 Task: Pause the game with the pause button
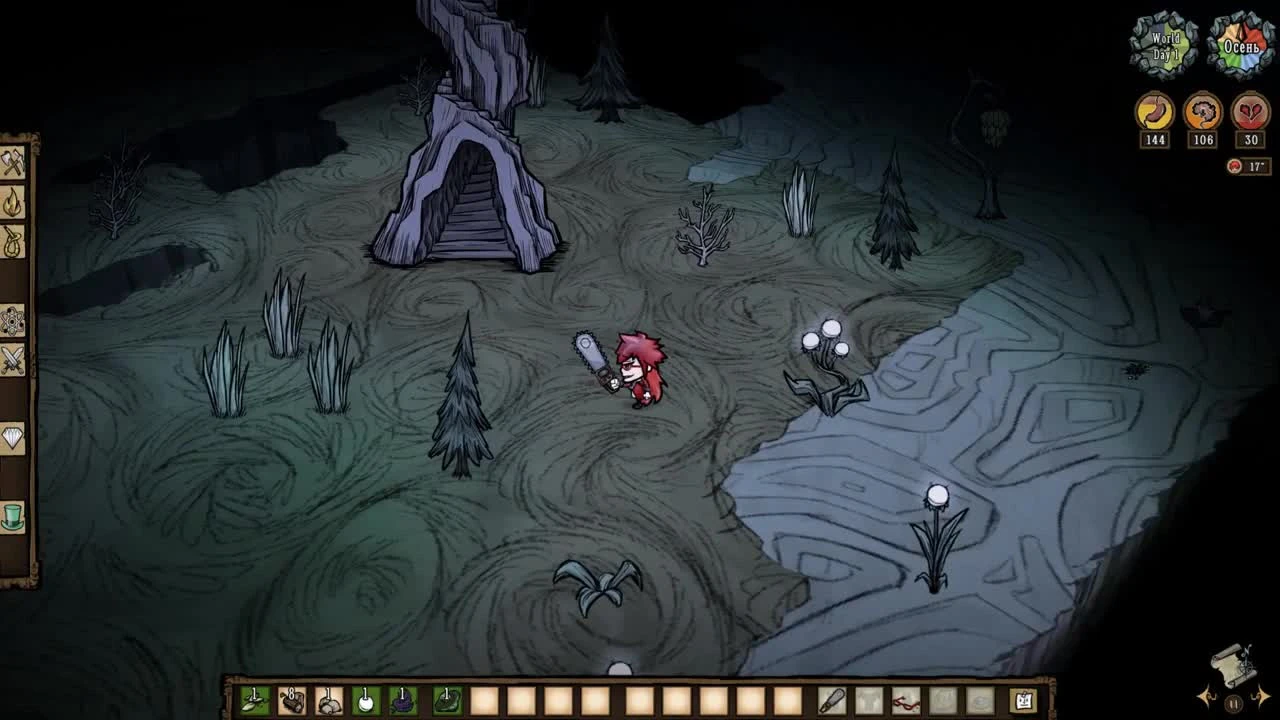tap(1233, 703)
